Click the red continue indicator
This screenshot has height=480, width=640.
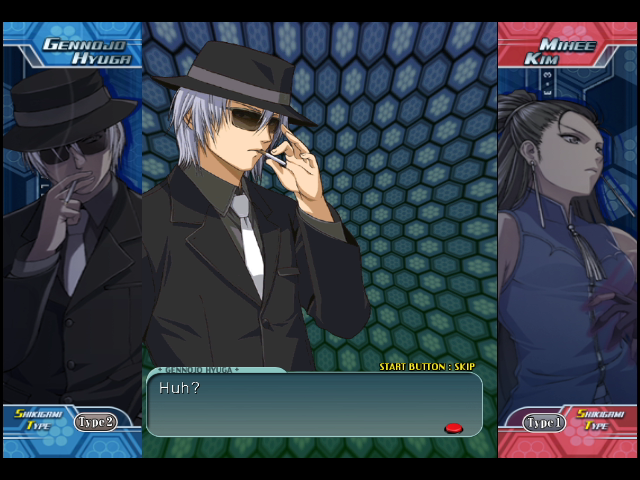(453, 428)
